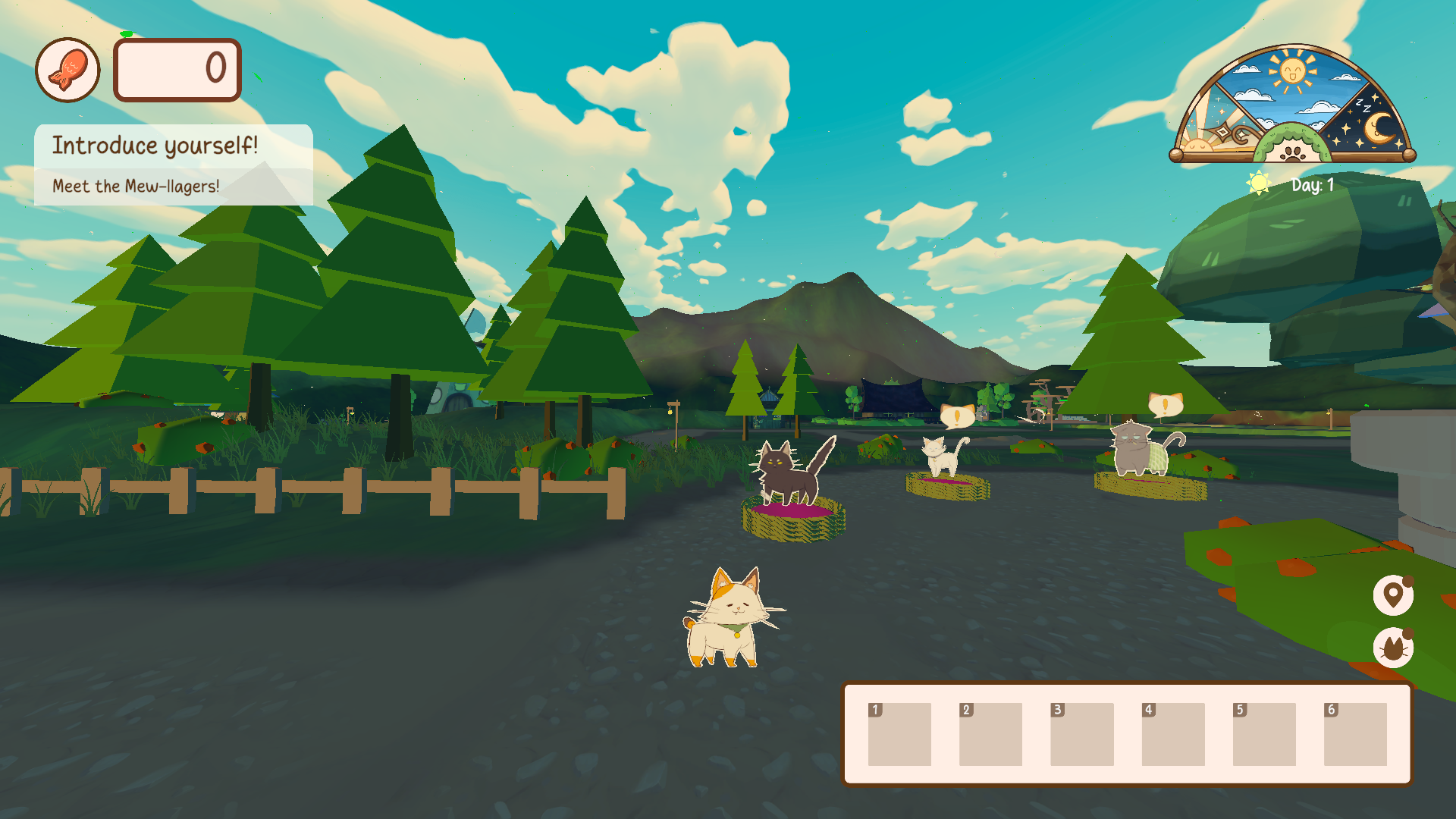
Task: Click the sun icon beside the Day: 1 label
Action: pyautogui.click(x=1257, y=183)
